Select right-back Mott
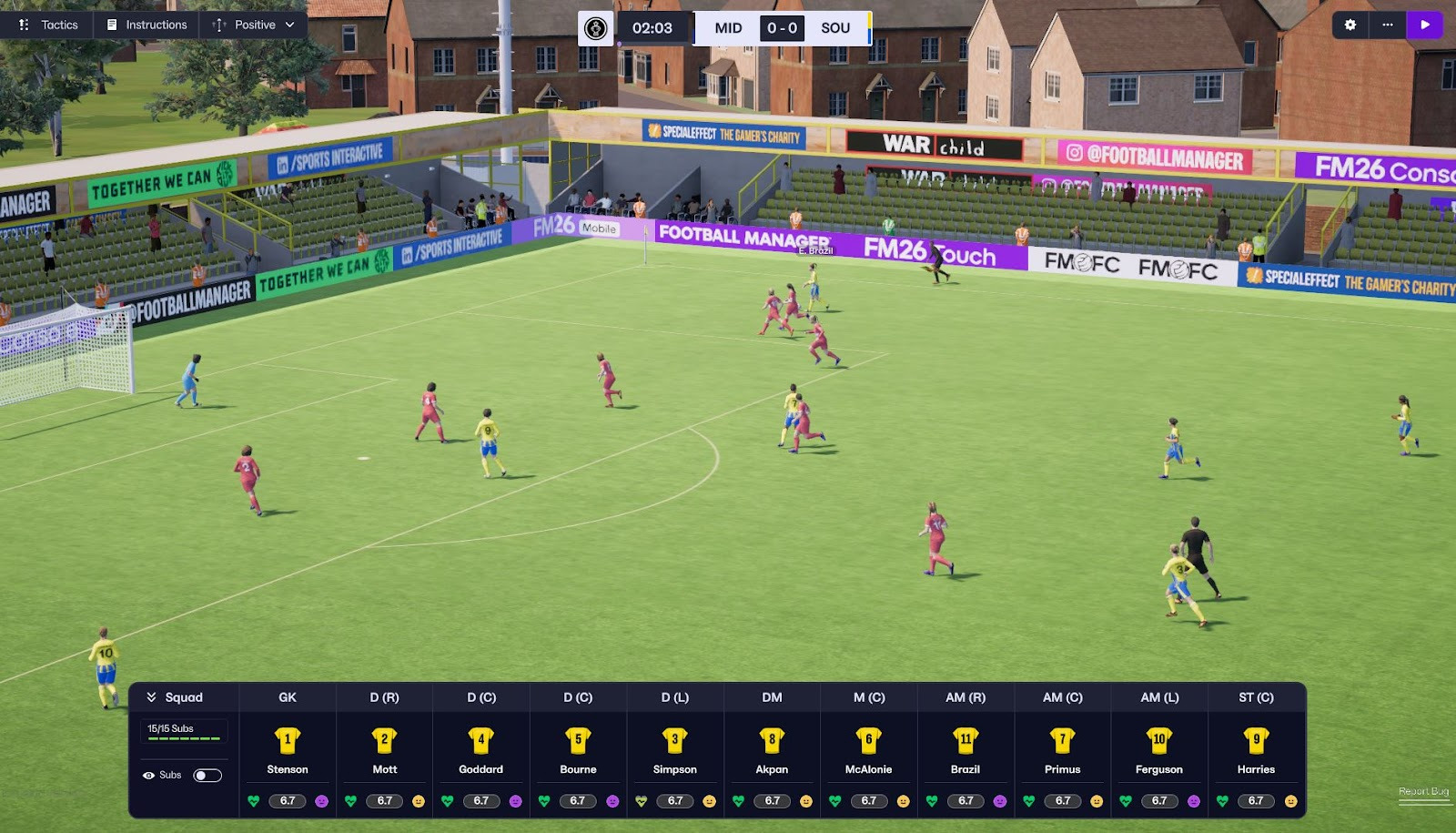Image resolution: width=1456 pixels, height=833 pixels. click(384, 740)
